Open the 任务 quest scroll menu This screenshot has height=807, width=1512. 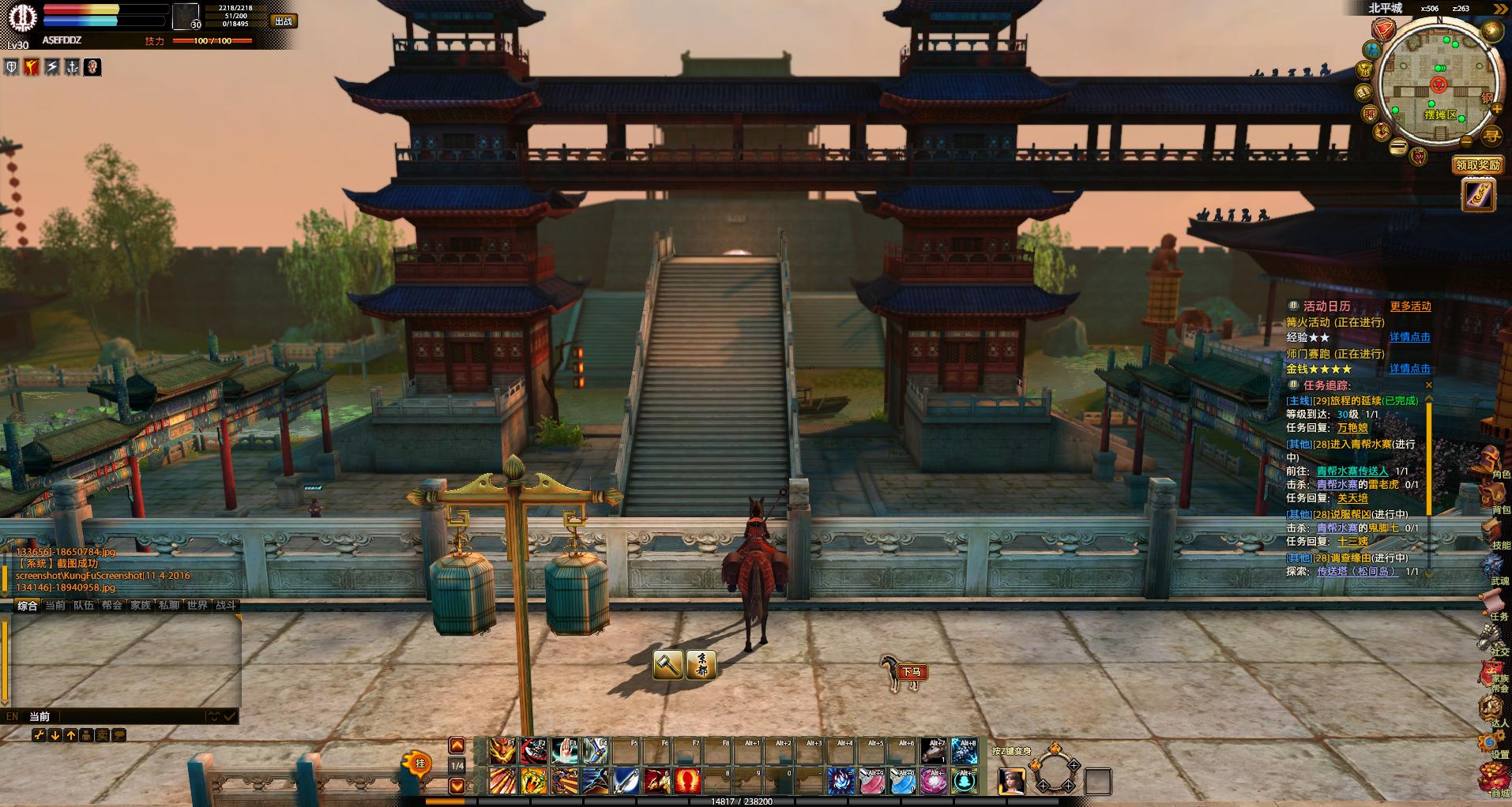point(1492,604)
